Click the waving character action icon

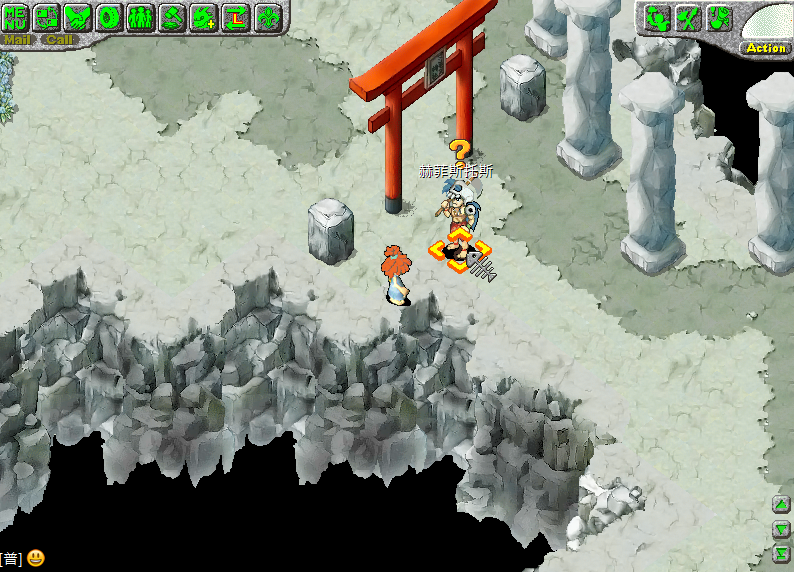point(656,18)
